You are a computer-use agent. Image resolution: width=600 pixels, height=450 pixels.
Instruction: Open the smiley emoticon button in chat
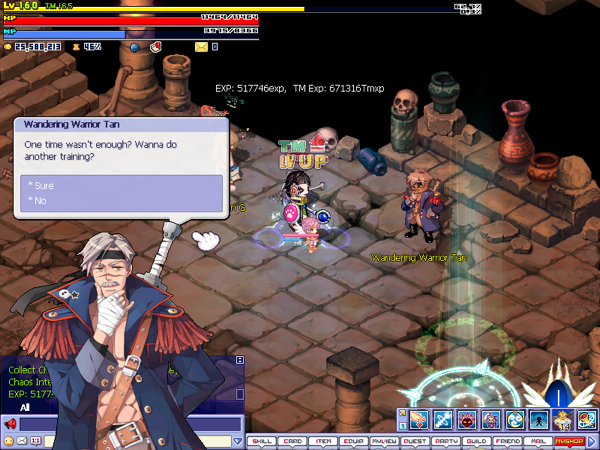tap(9, 440)
